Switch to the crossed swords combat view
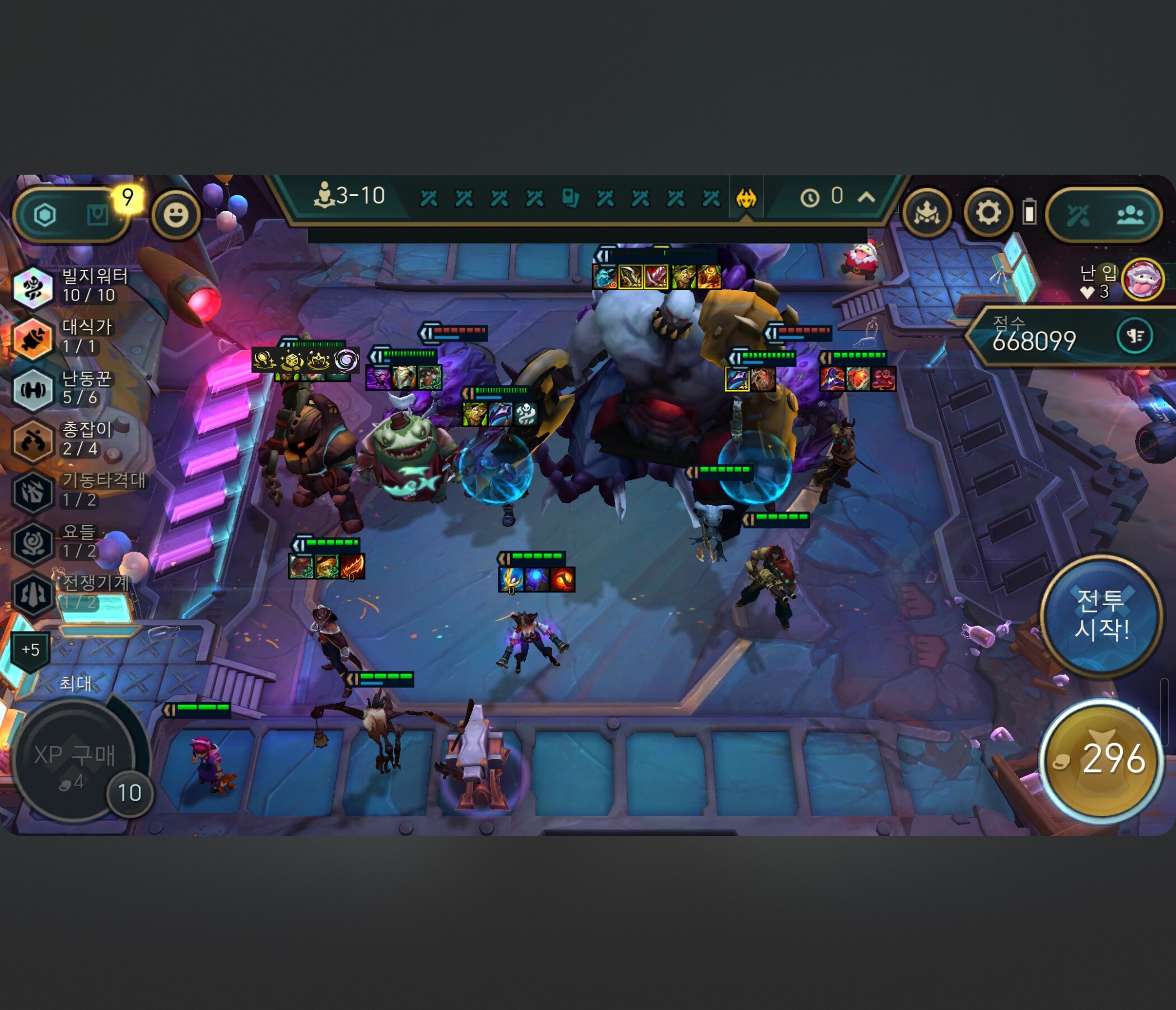This screenshot has width=1176, height=1010. [x=1078, y=215]
